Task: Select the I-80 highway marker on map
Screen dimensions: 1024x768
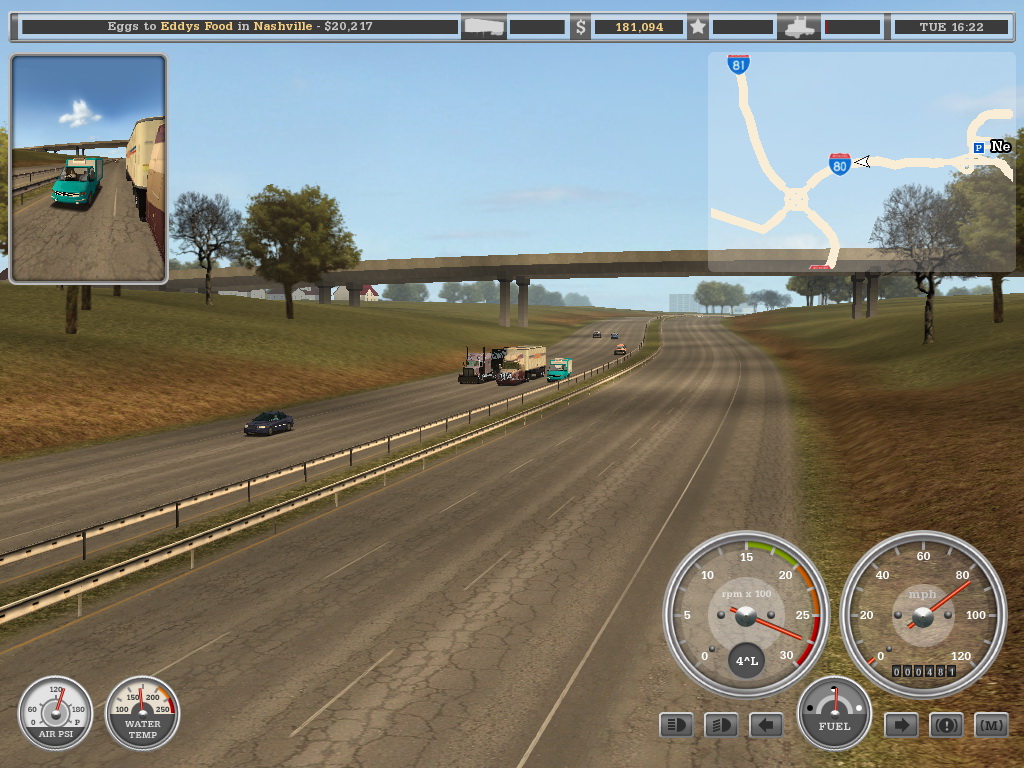Action: pos(840,164)
